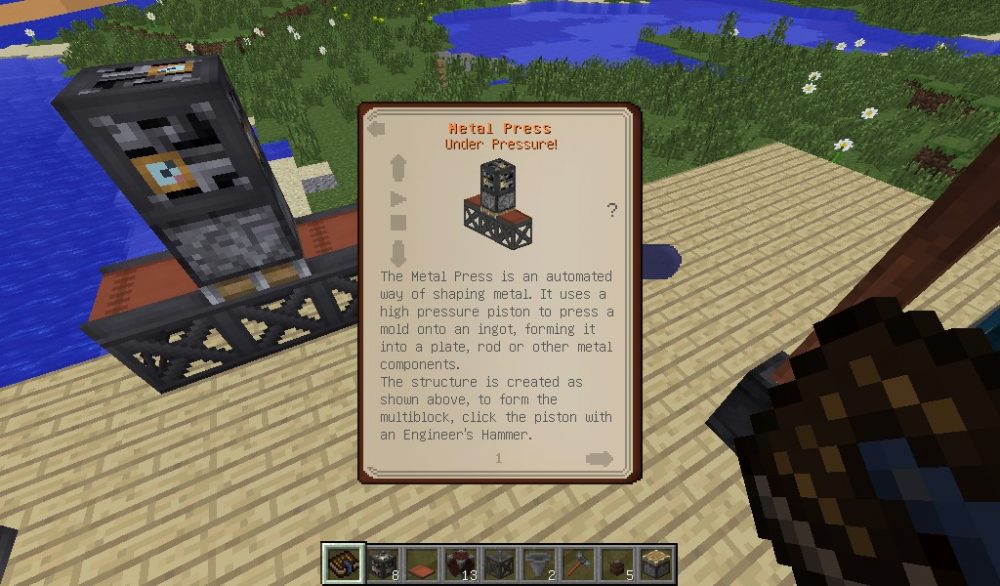Select the flat red plate hotbar slot
The image size is (1000, 586).
coord(421,562)
